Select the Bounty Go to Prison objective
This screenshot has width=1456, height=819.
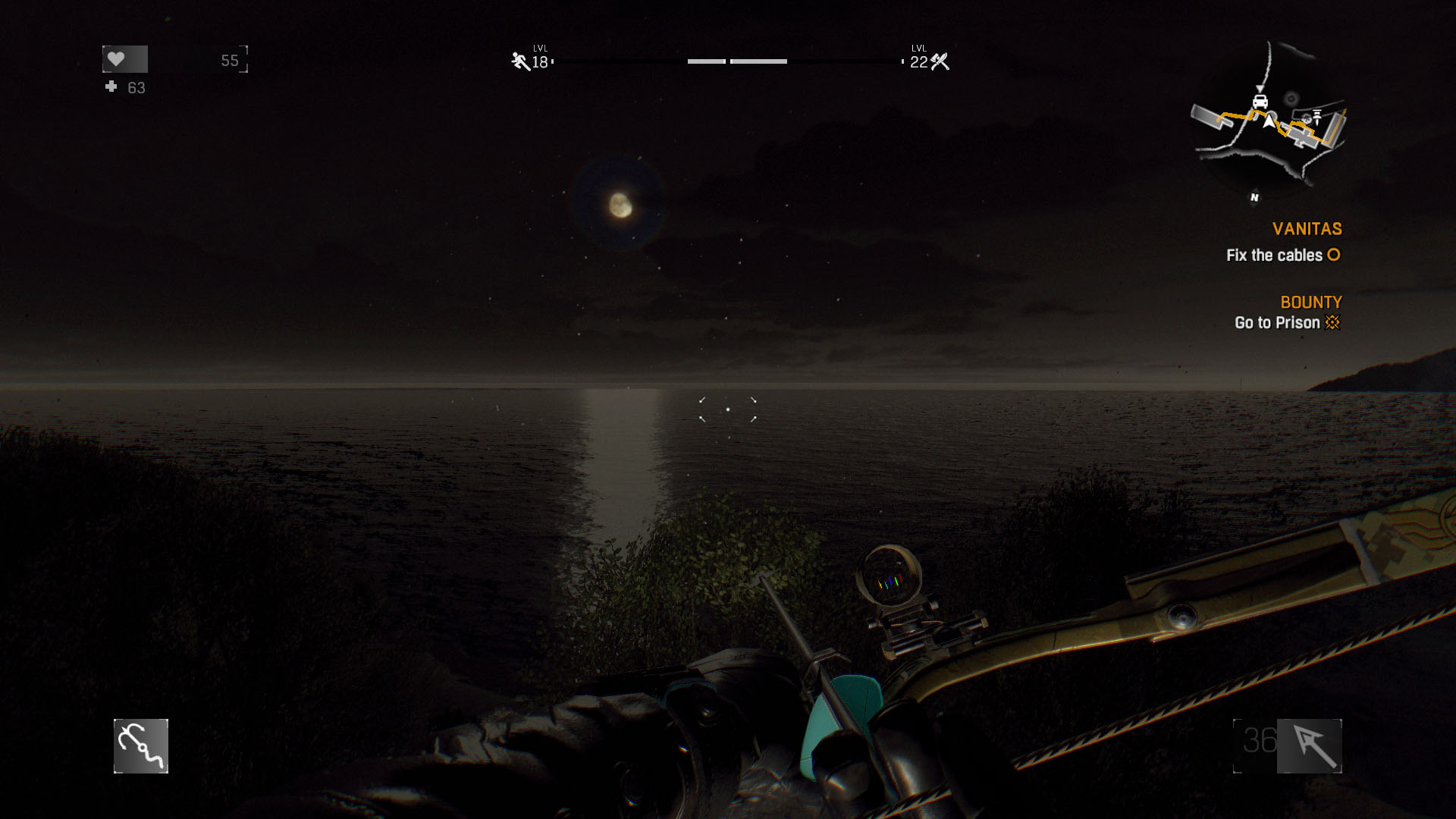click(x=1286, y=322)
